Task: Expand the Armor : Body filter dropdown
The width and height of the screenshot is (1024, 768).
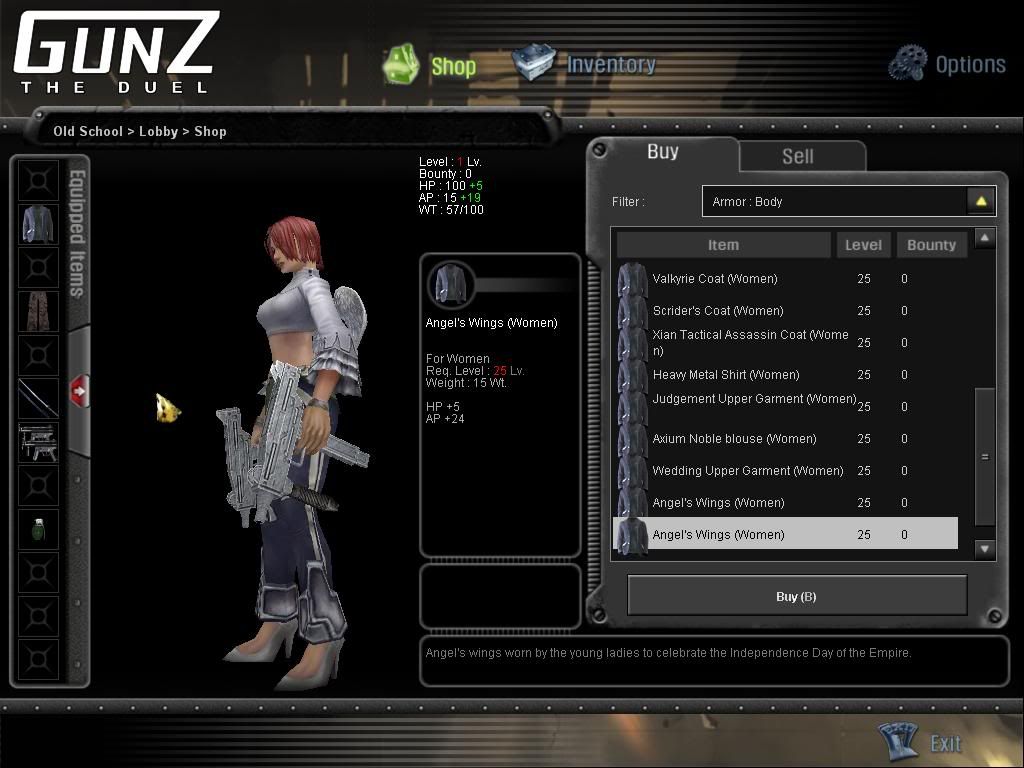Action: click(x=981, y=201)
